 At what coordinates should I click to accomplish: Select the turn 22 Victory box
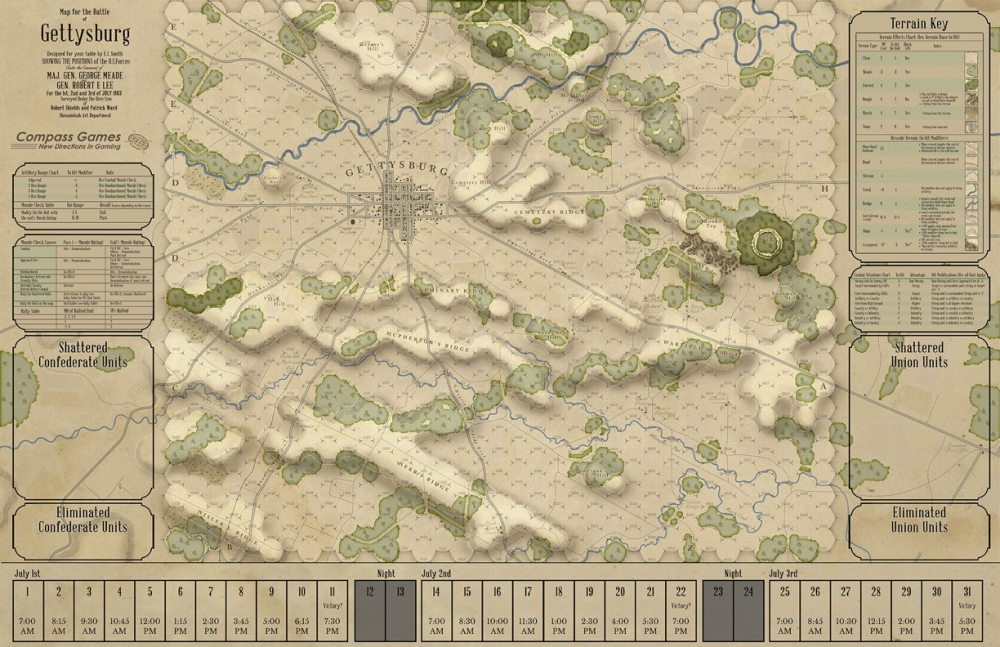681,609
